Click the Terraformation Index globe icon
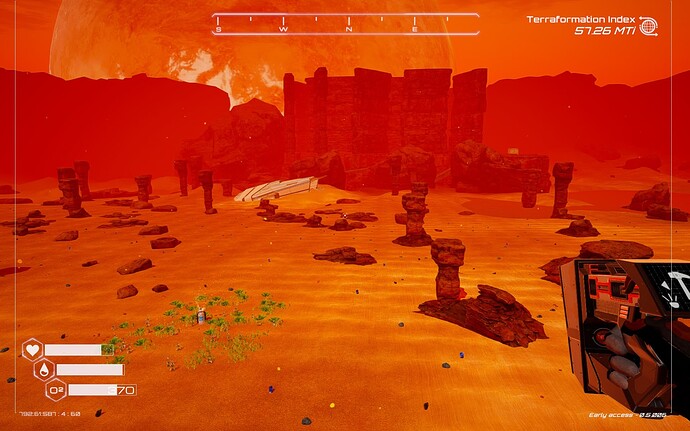 648,27
